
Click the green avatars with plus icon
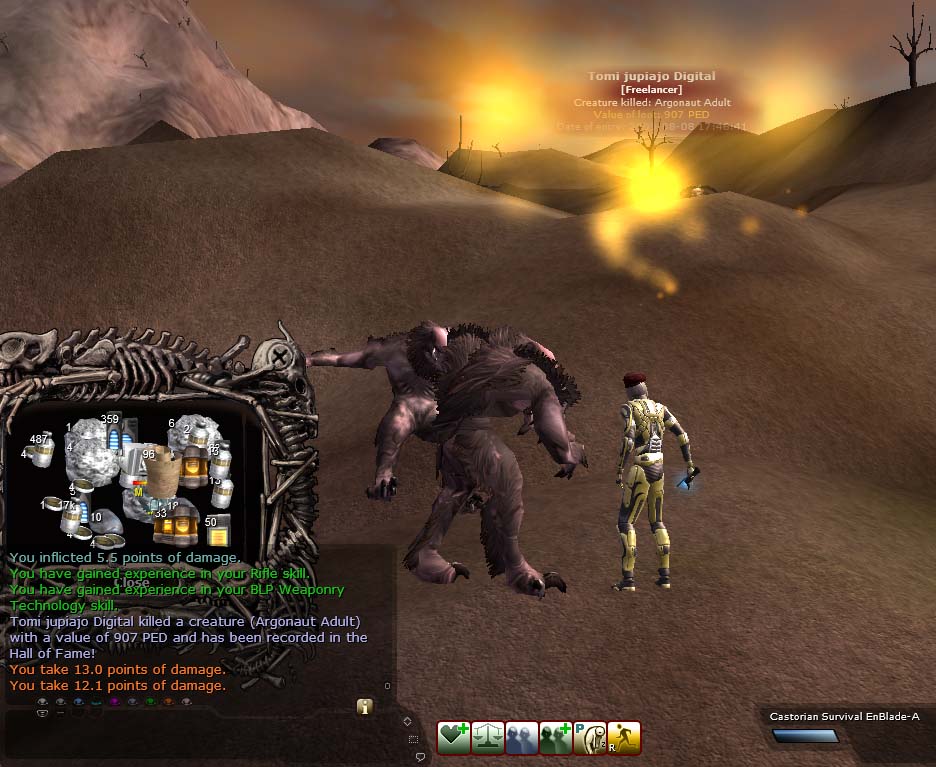(556, 738)
